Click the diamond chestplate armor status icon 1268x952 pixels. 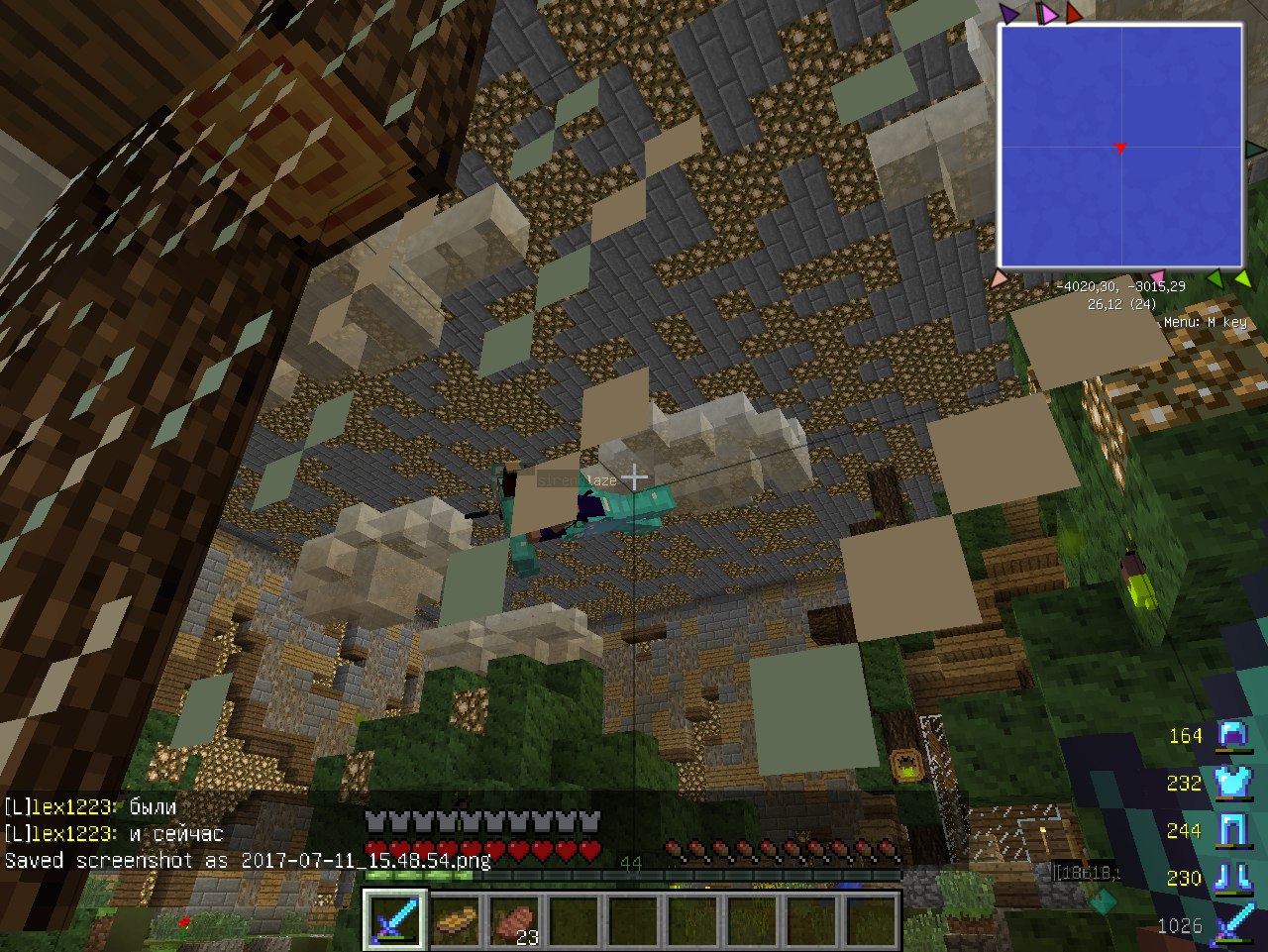click(x=1233, y=783)
